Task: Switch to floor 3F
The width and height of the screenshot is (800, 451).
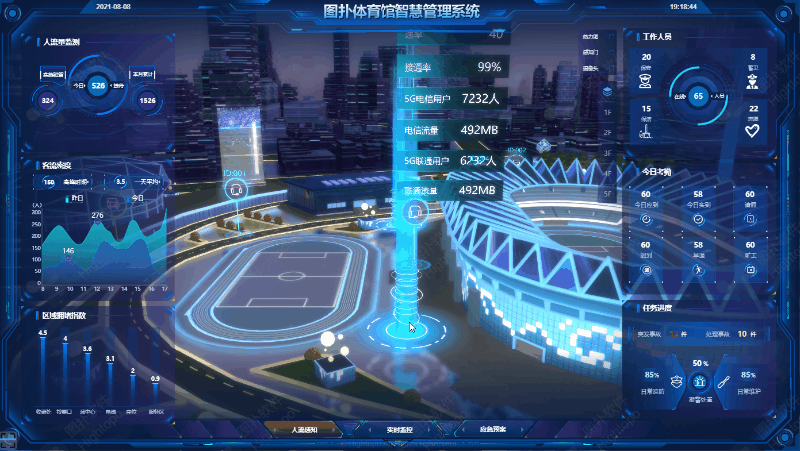Action: [607, 153]
